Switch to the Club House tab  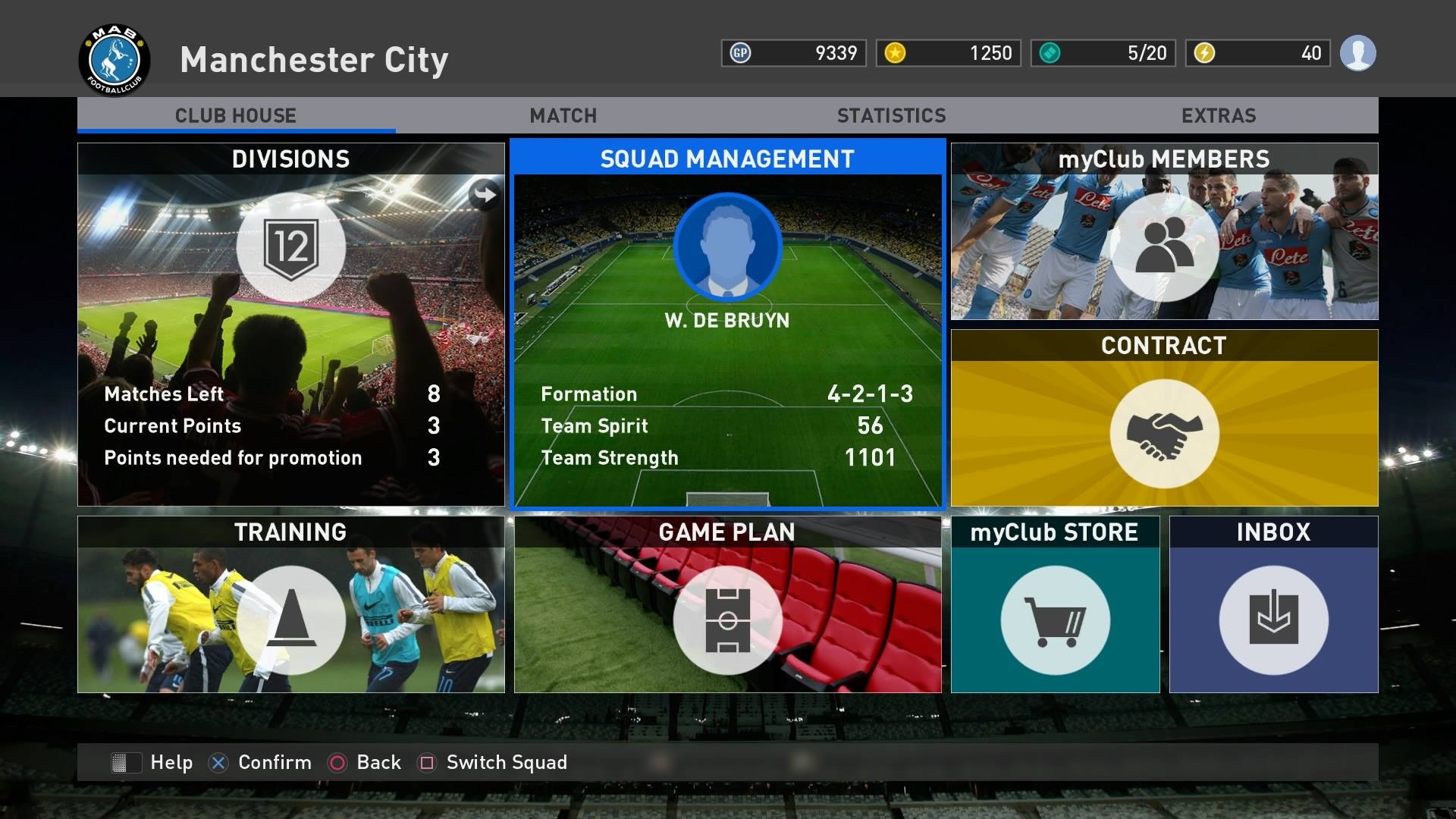[x=236, y=115]
